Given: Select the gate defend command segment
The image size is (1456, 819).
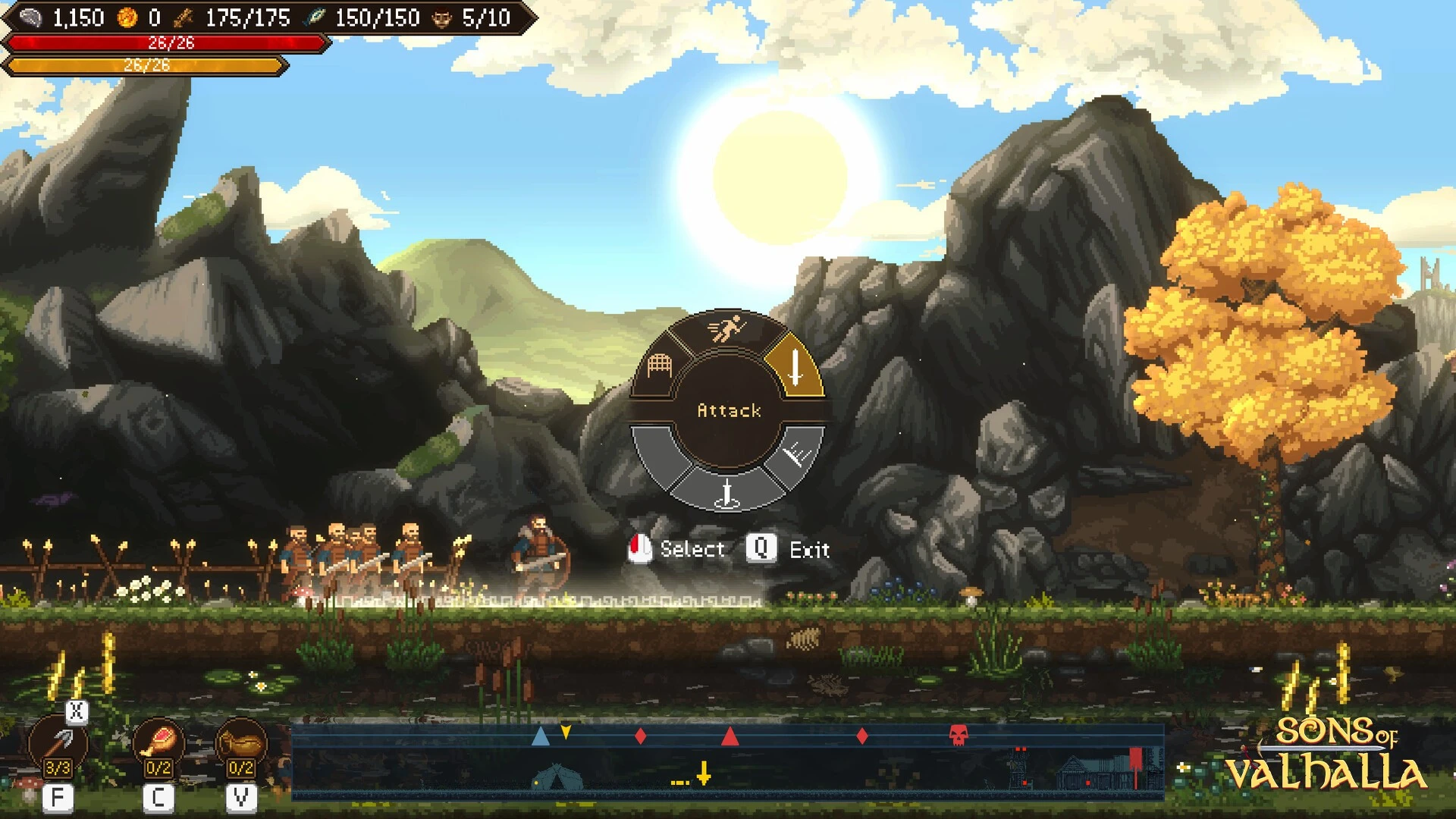Looking at the screenshot, I should (660, 366).
